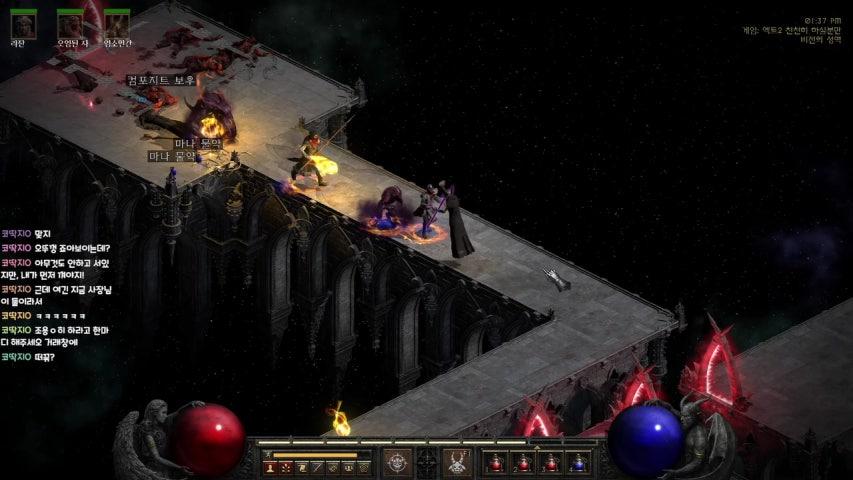The width and height of the screenshot is (853, 480).
Task: Select the 암소인간 minion portrait
Action: 117,26
